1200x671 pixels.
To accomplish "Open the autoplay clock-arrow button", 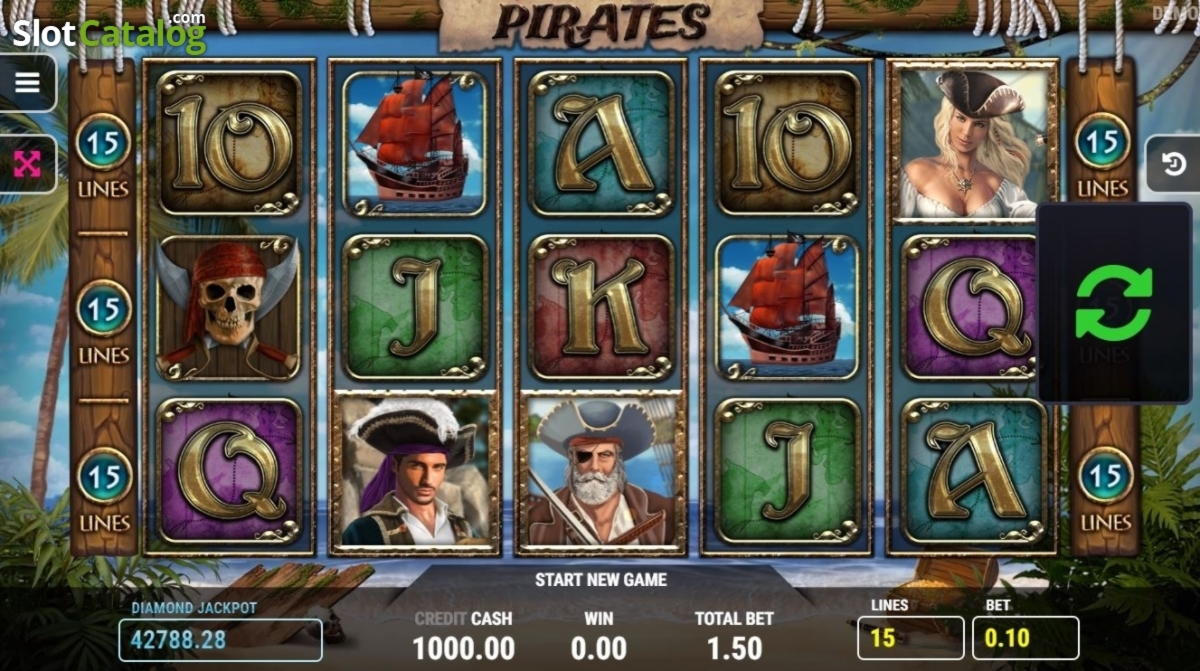I will 1173,164.
